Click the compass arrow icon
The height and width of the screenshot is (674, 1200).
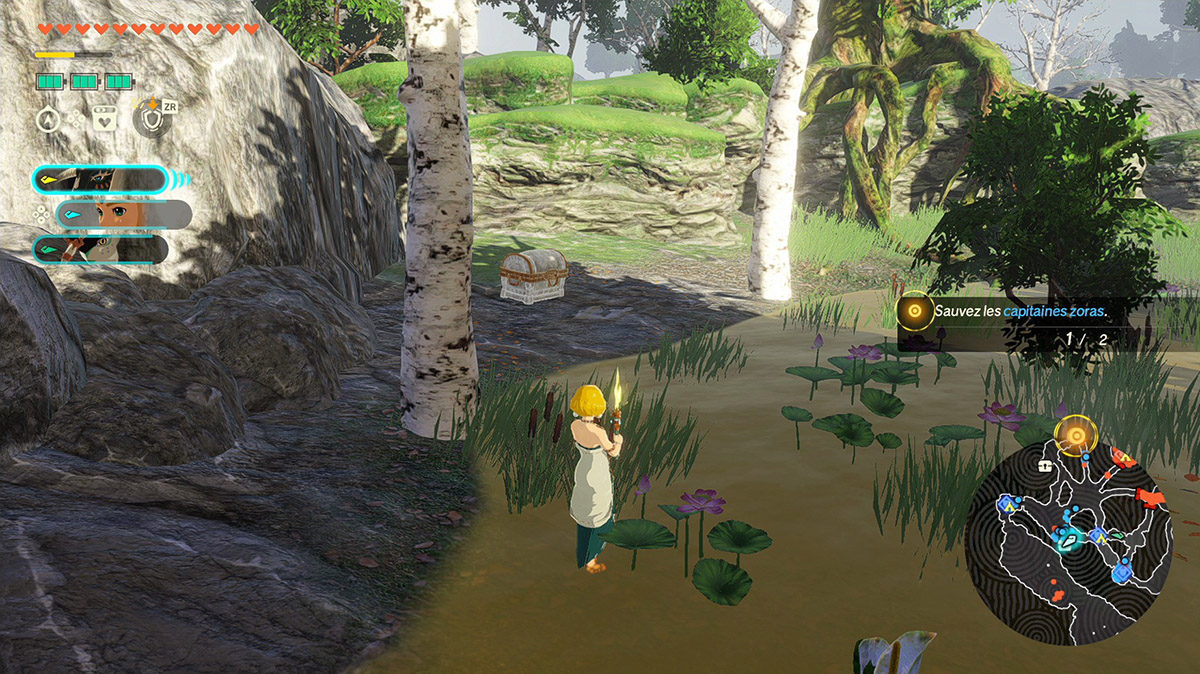coord(47,119)
